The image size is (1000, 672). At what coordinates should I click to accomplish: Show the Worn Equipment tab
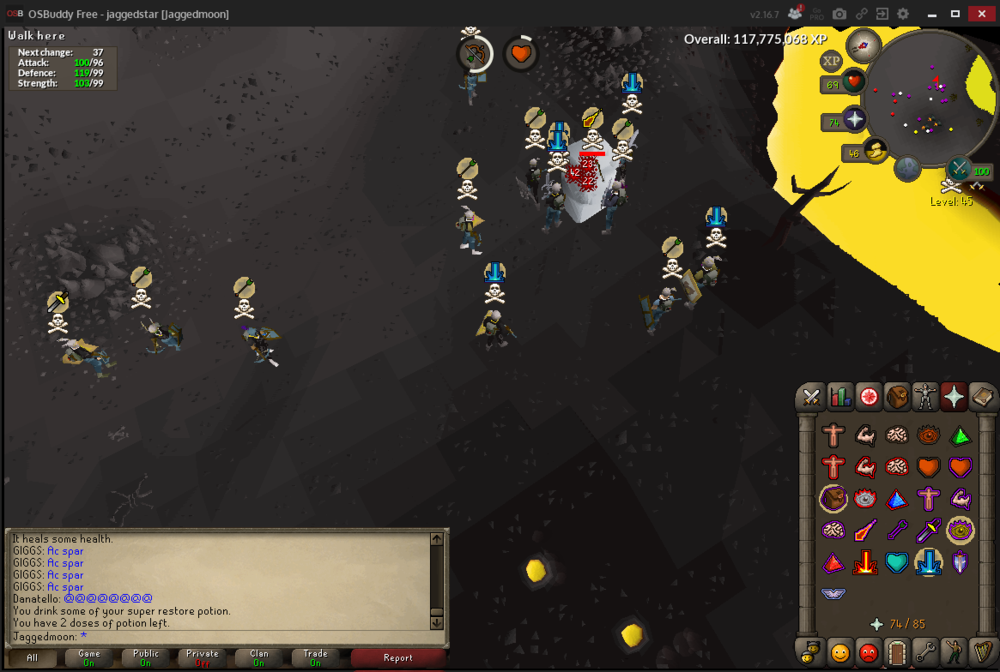click(x=926, y=397)
